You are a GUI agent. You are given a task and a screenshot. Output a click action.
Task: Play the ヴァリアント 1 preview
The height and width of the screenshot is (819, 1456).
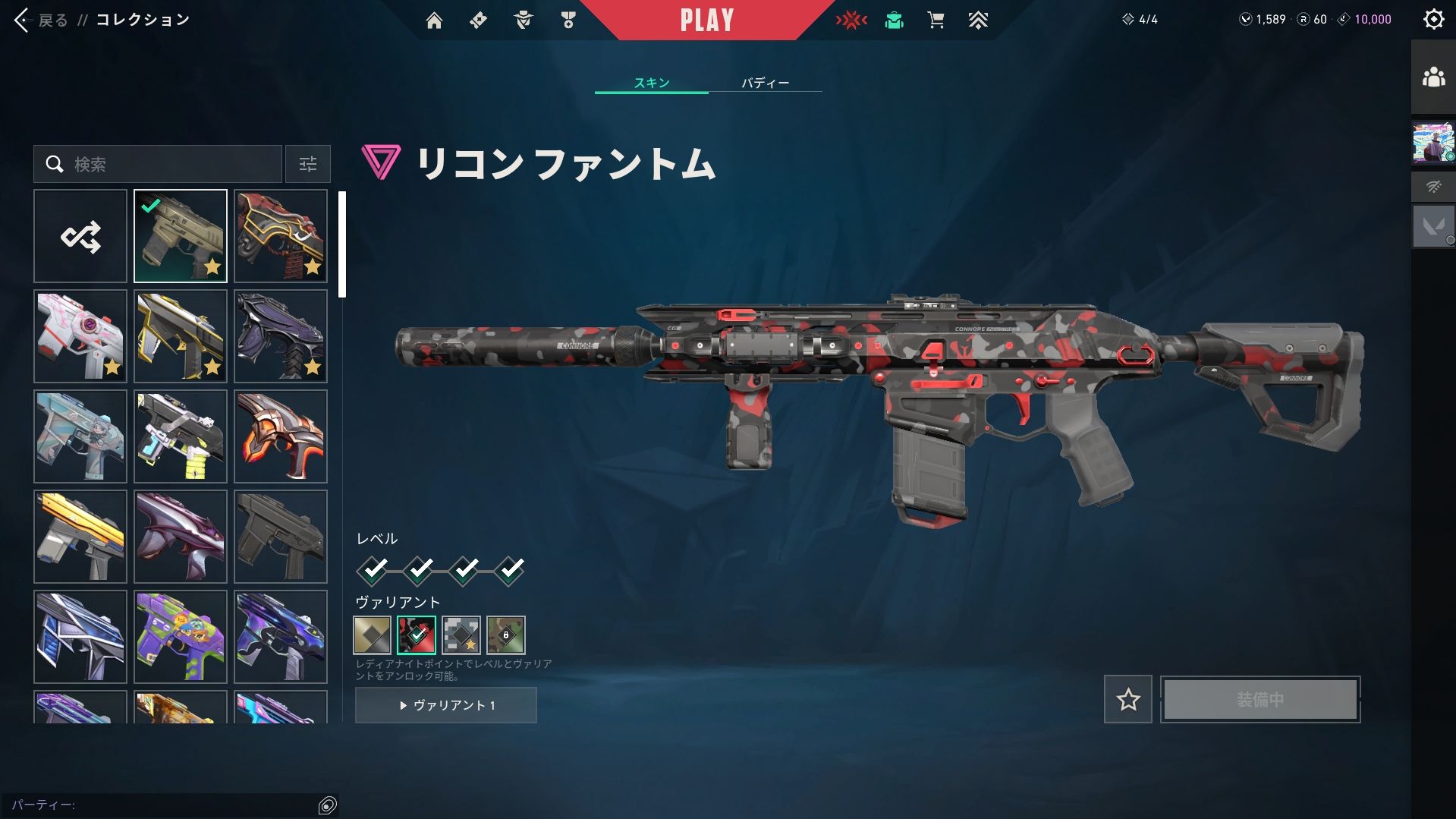(446, 705)
